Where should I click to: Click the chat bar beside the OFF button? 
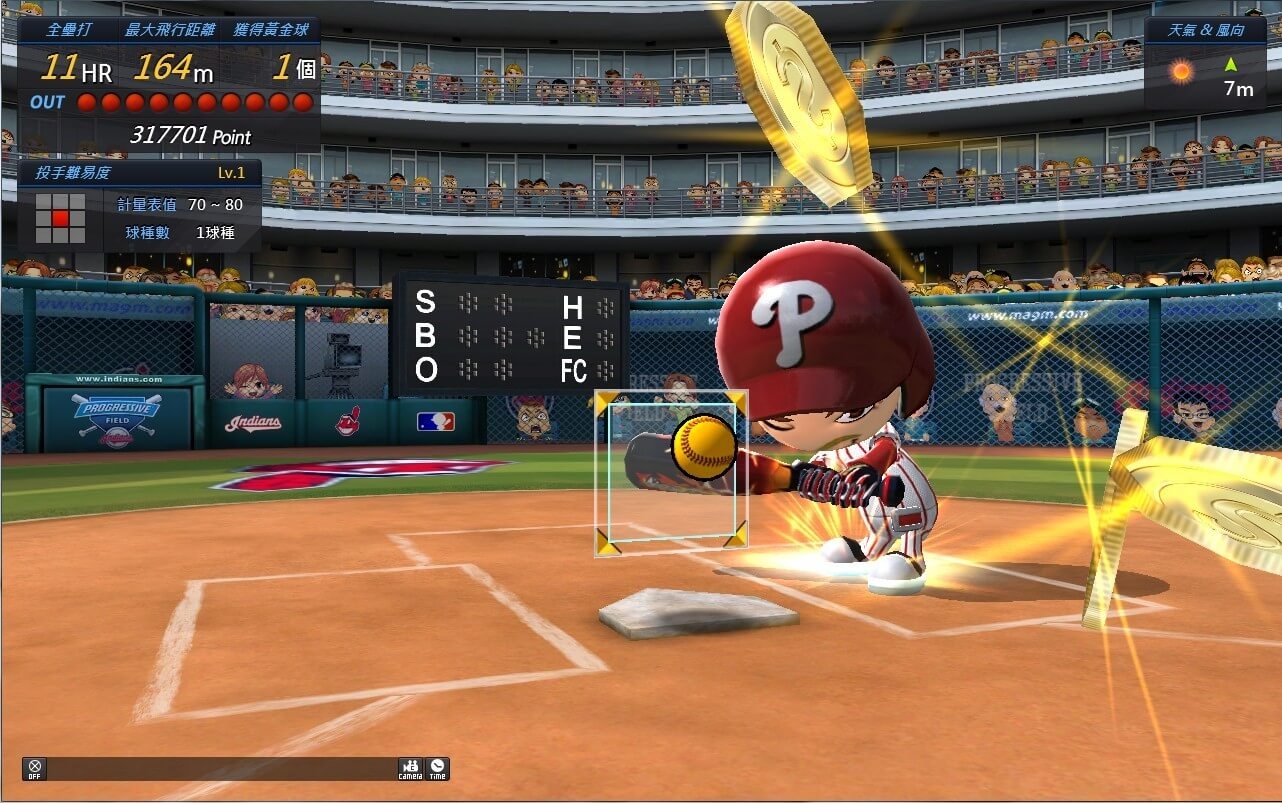220,769
